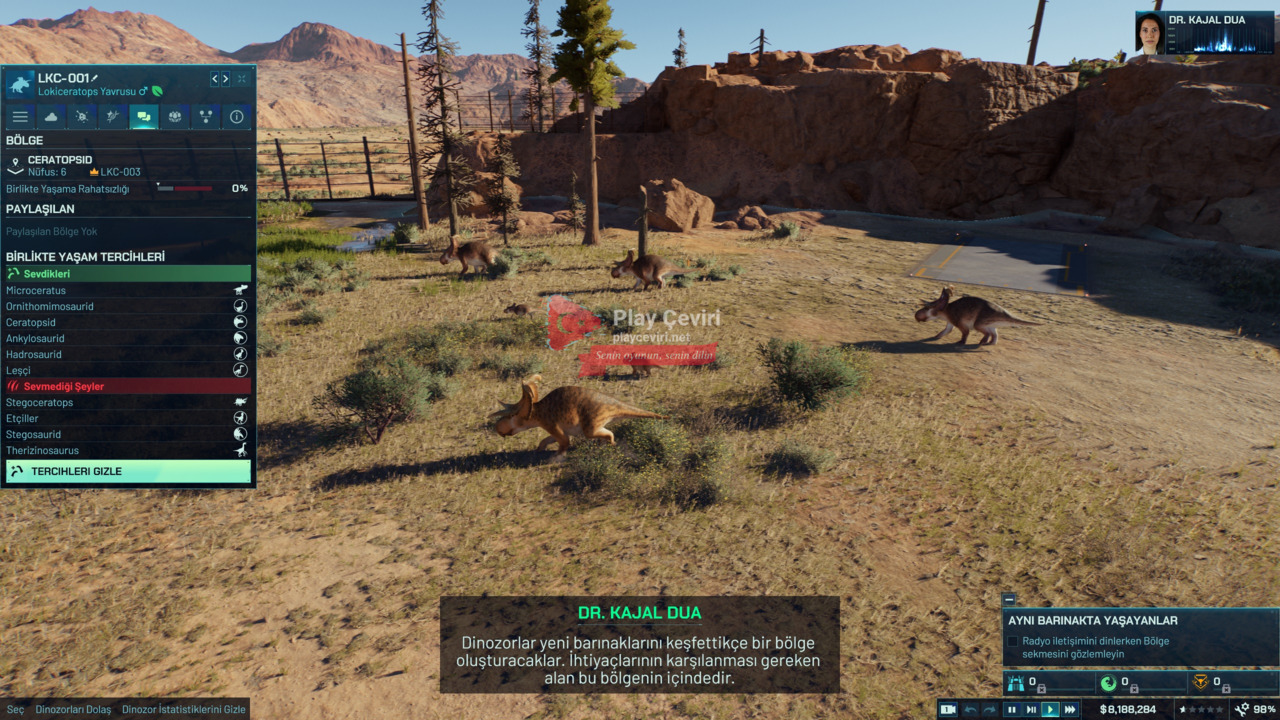Screen dimensions: 1280x720
Task: Set game speed to fast forward
Action: point(1070,710)
